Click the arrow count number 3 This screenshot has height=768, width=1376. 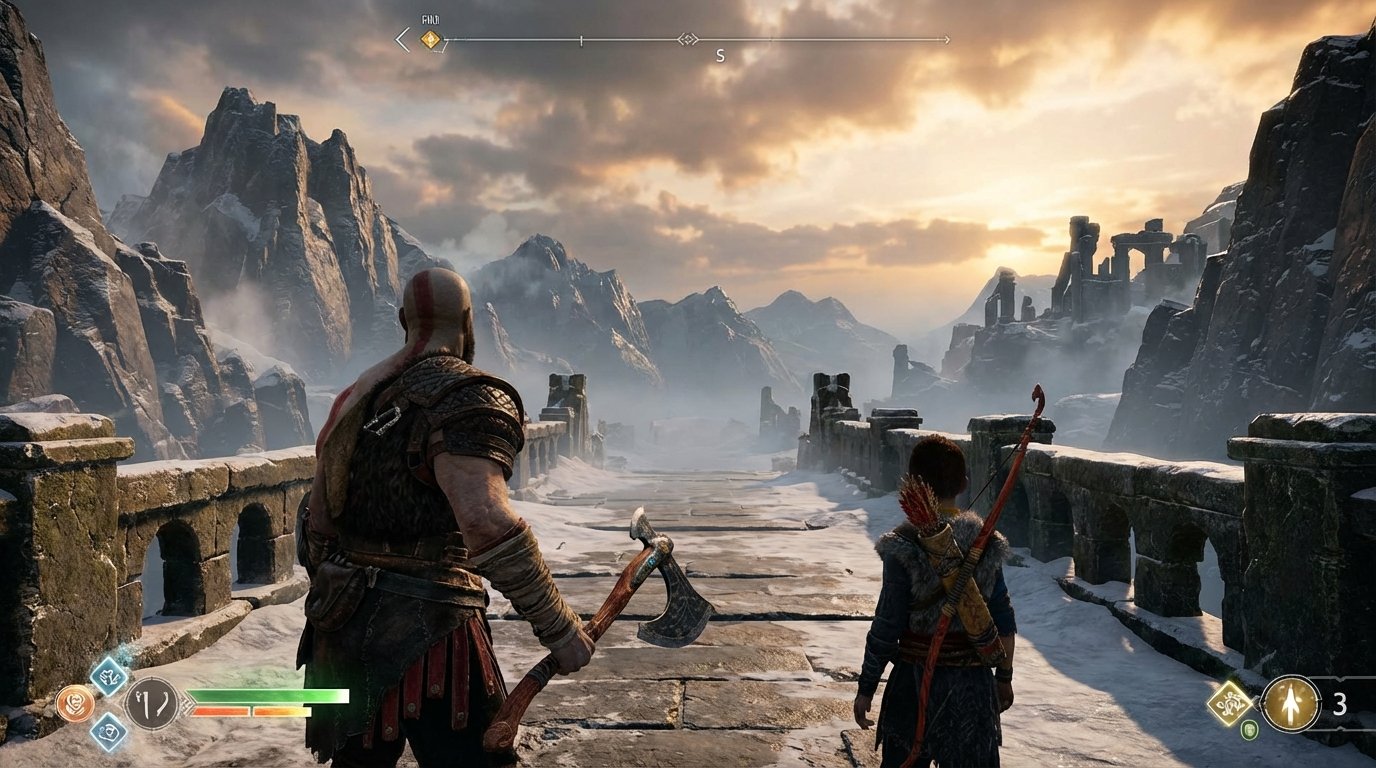point(1340,703)
